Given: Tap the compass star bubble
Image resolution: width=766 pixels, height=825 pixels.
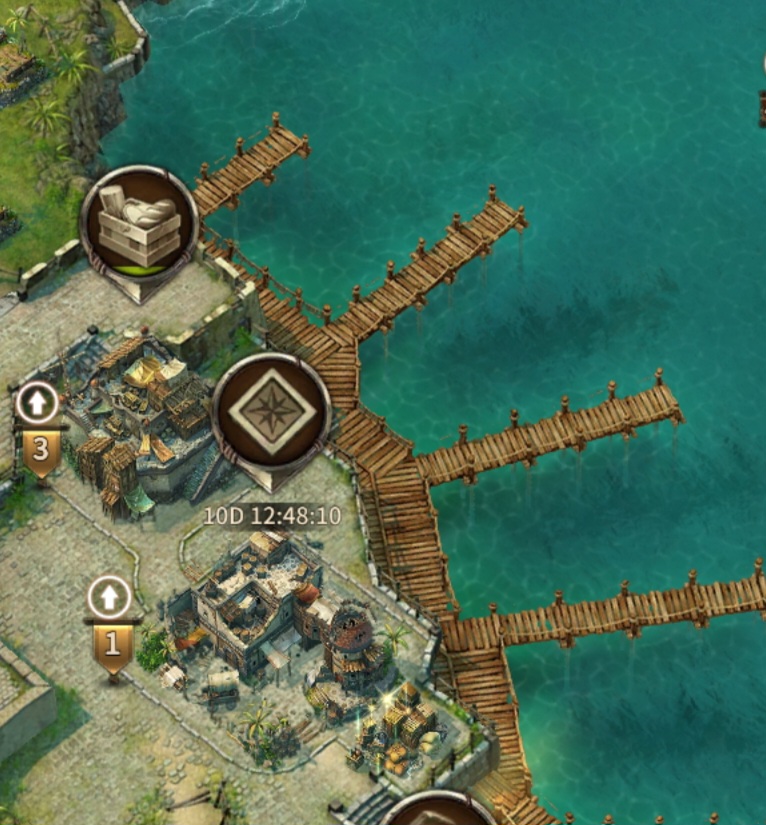Looking at the screenshot, I should [270, 412].
